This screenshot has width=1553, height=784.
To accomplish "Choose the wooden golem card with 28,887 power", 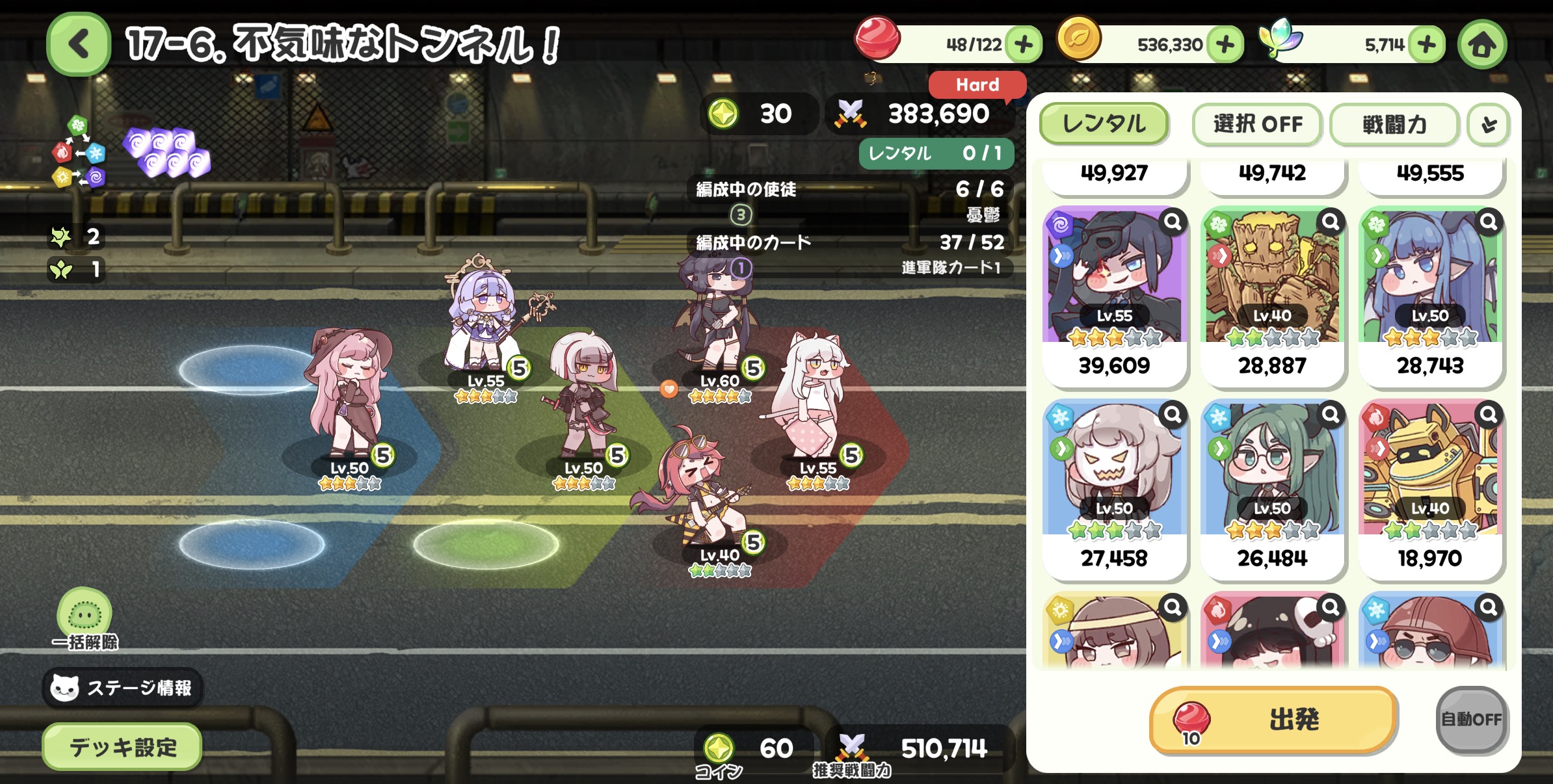I will [x=1272, y=296].
